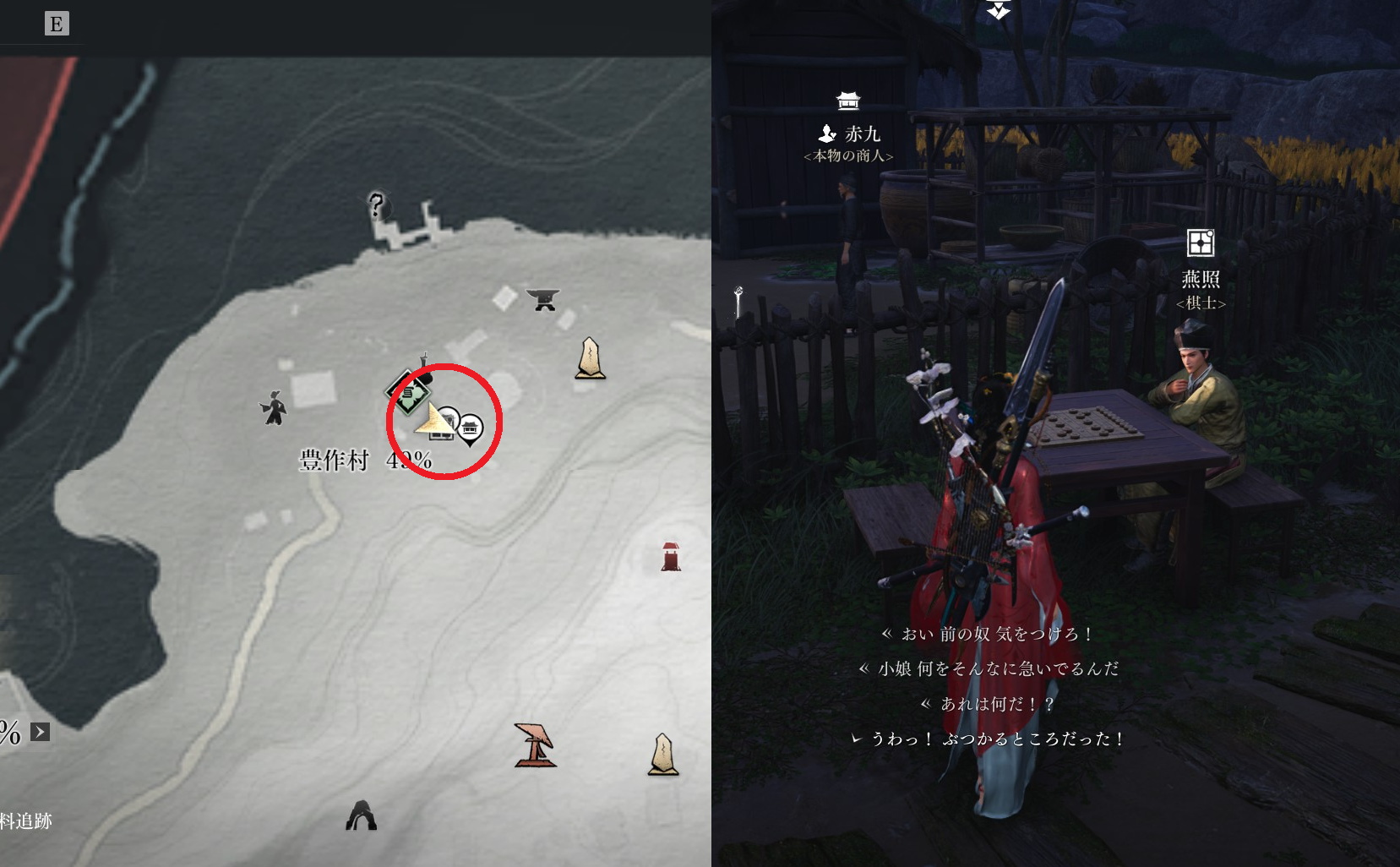
Task: Select the 豊作村 village label on the map
Action: point(335,461)
